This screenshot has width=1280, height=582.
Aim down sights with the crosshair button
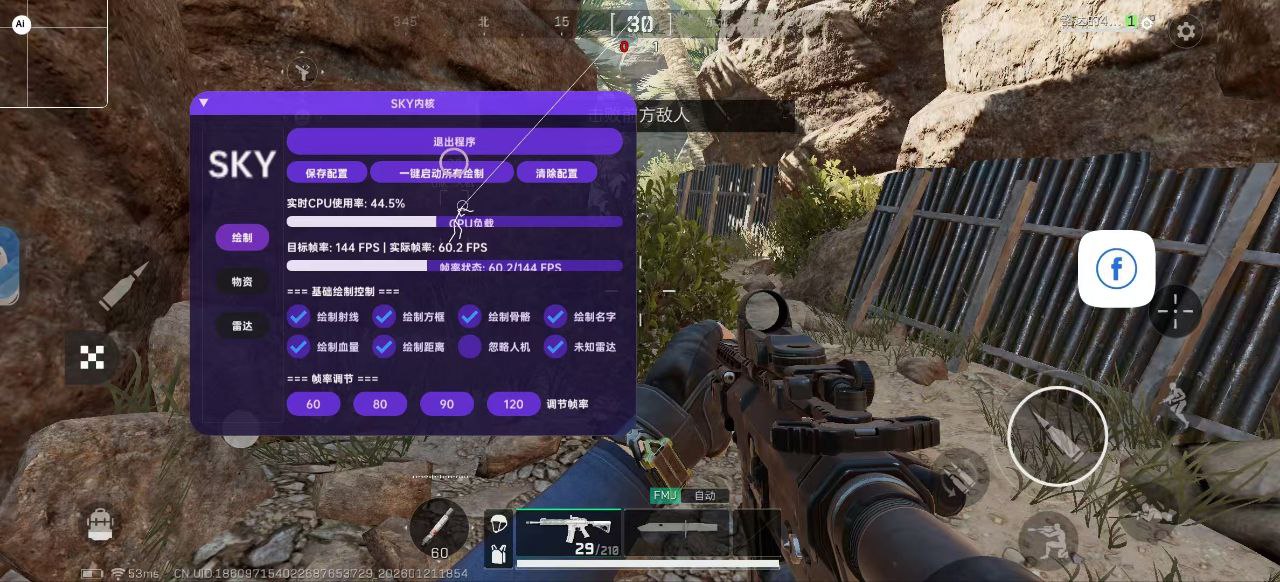1175,311
